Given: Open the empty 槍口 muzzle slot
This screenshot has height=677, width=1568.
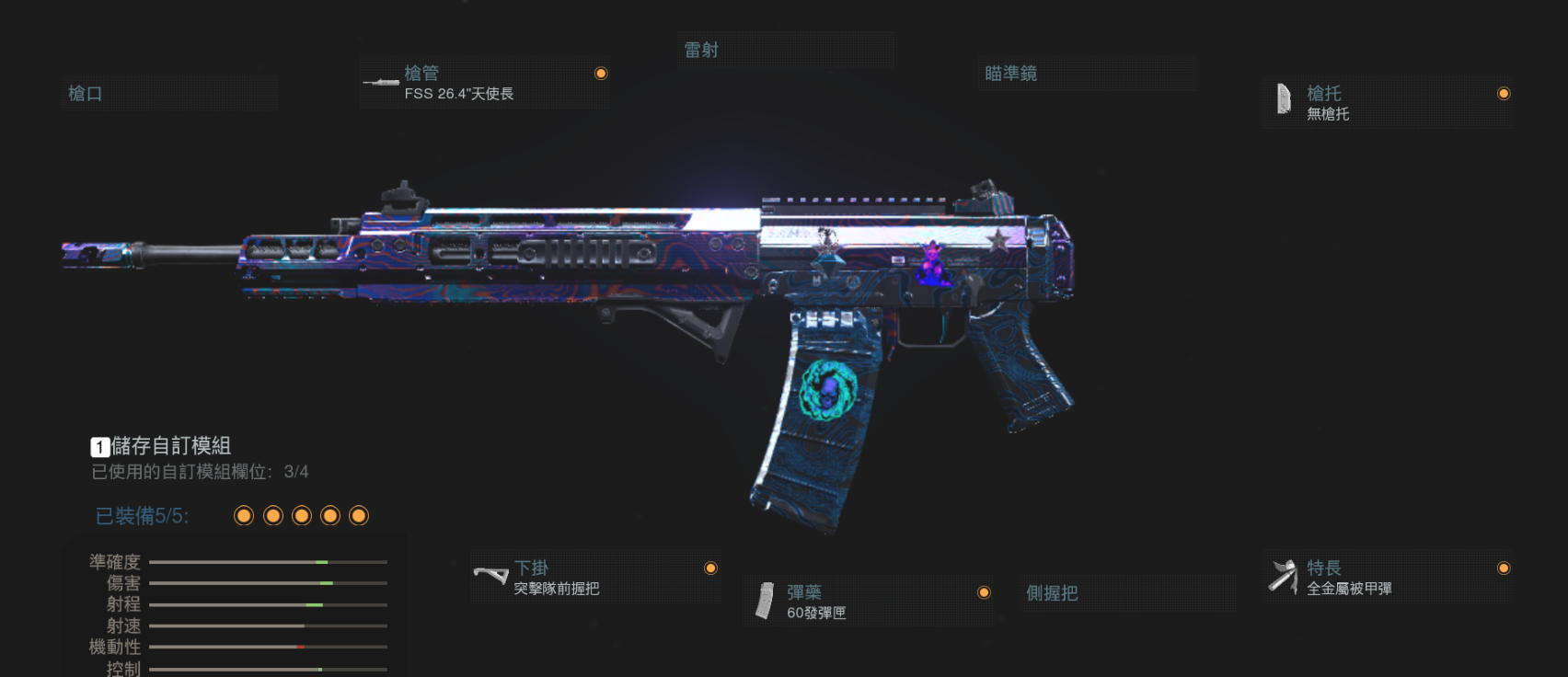Looking at the screenshot, I should [x=169, y=94].
